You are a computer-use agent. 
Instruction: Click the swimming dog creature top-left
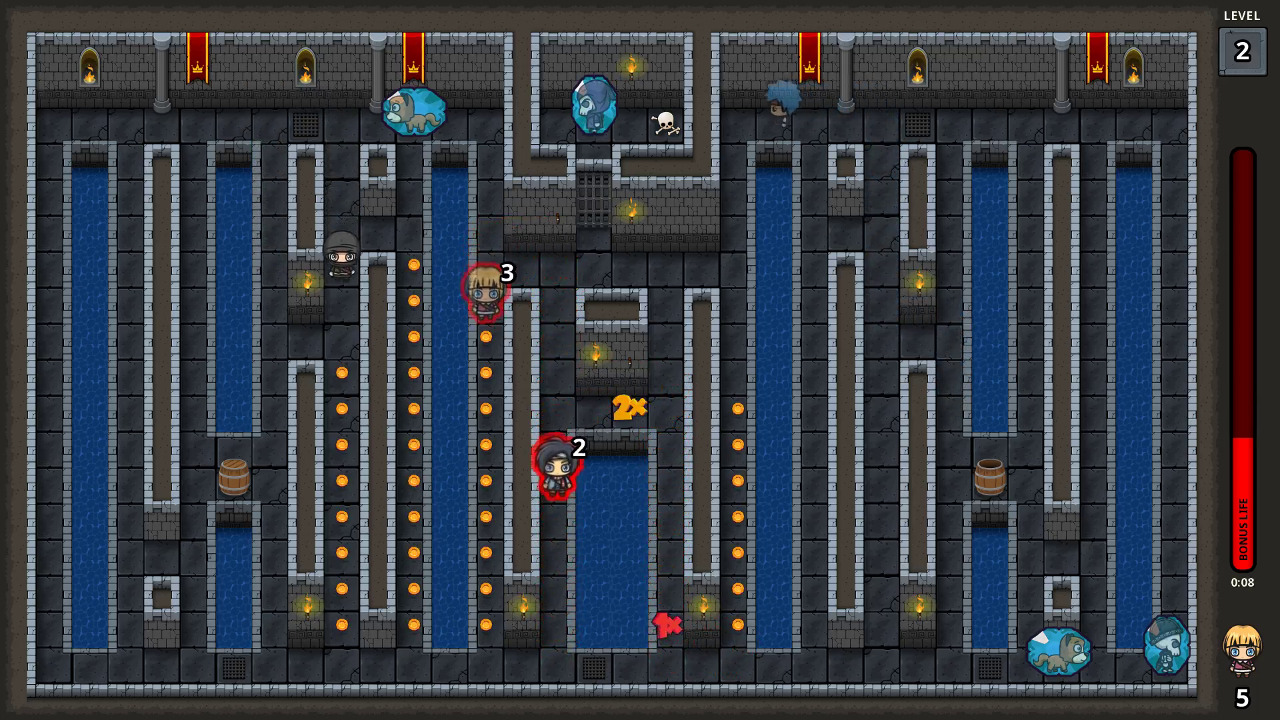coord(415,110)
